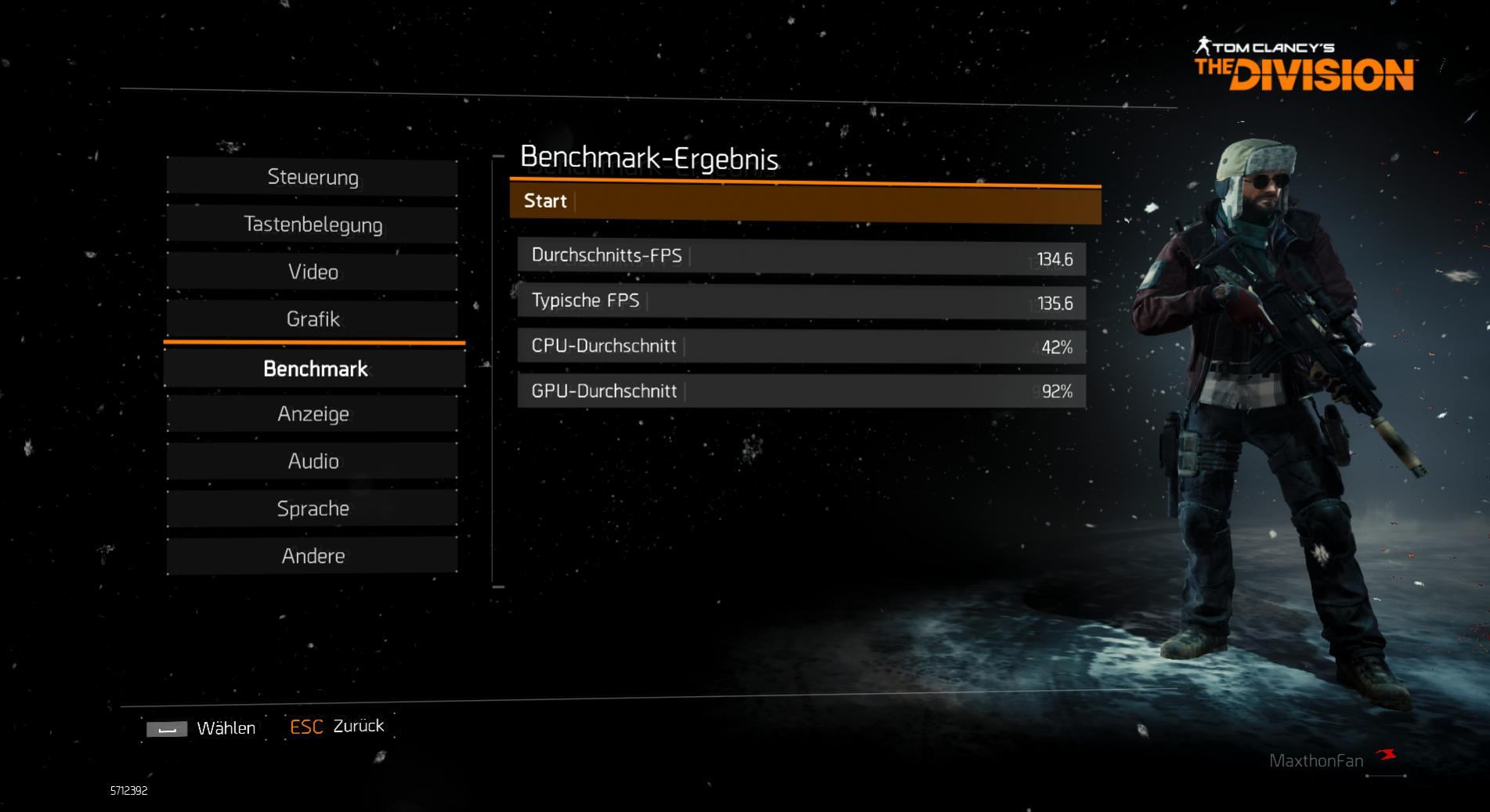
Task: Click the Start benchmark button
Action: 805,203
